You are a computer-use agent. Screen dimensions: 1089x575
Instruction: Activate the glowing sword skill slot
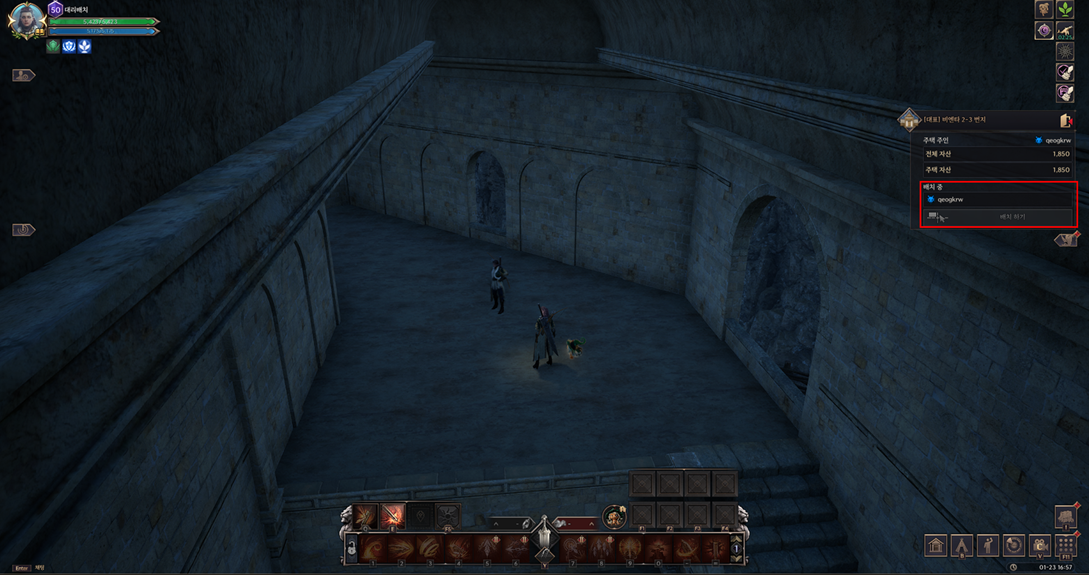(x=392, y=517)
